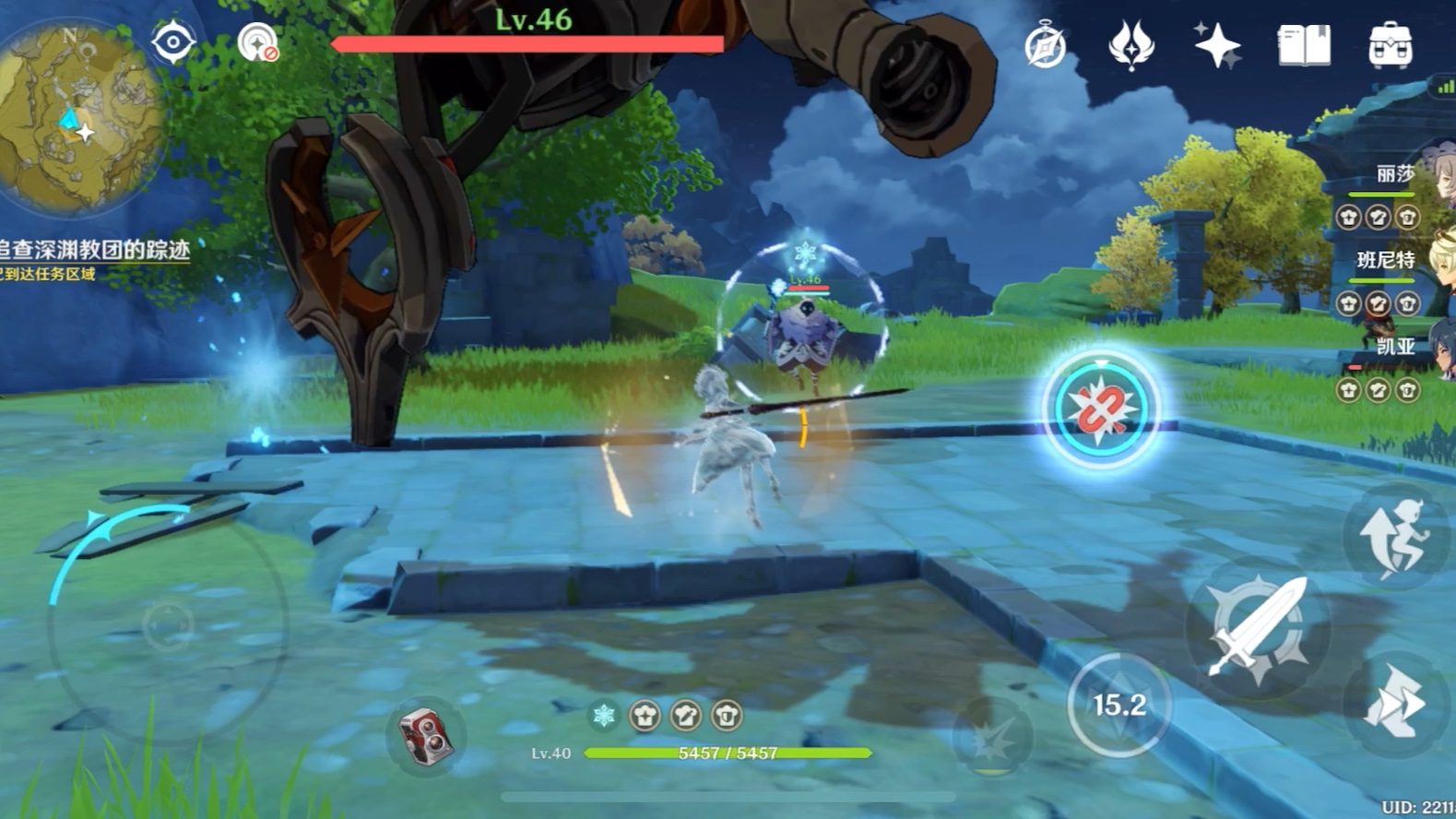
Task: Open the events flame-wing icon
Action: click(x=1130, y=44)
